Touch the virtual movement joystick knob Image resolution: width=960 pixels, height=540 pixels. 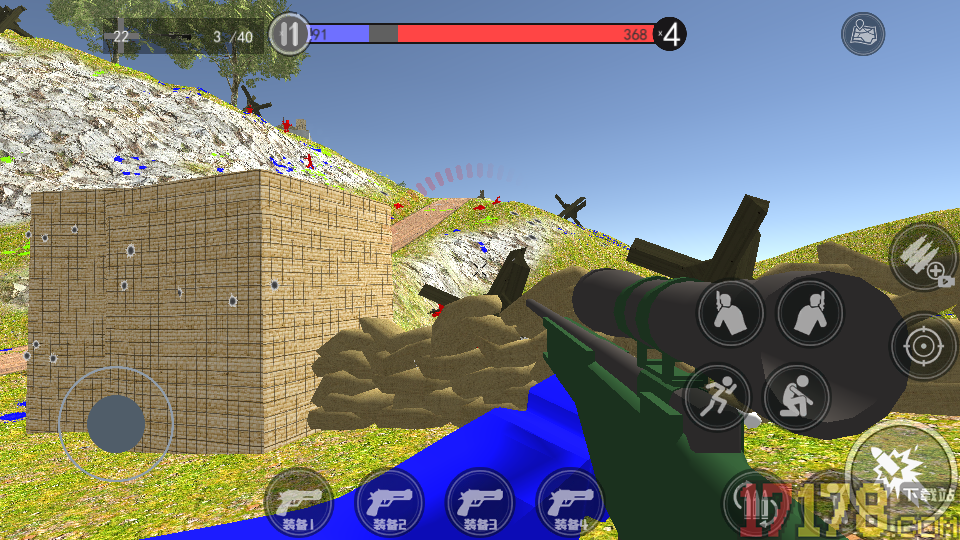click(116, 424)
